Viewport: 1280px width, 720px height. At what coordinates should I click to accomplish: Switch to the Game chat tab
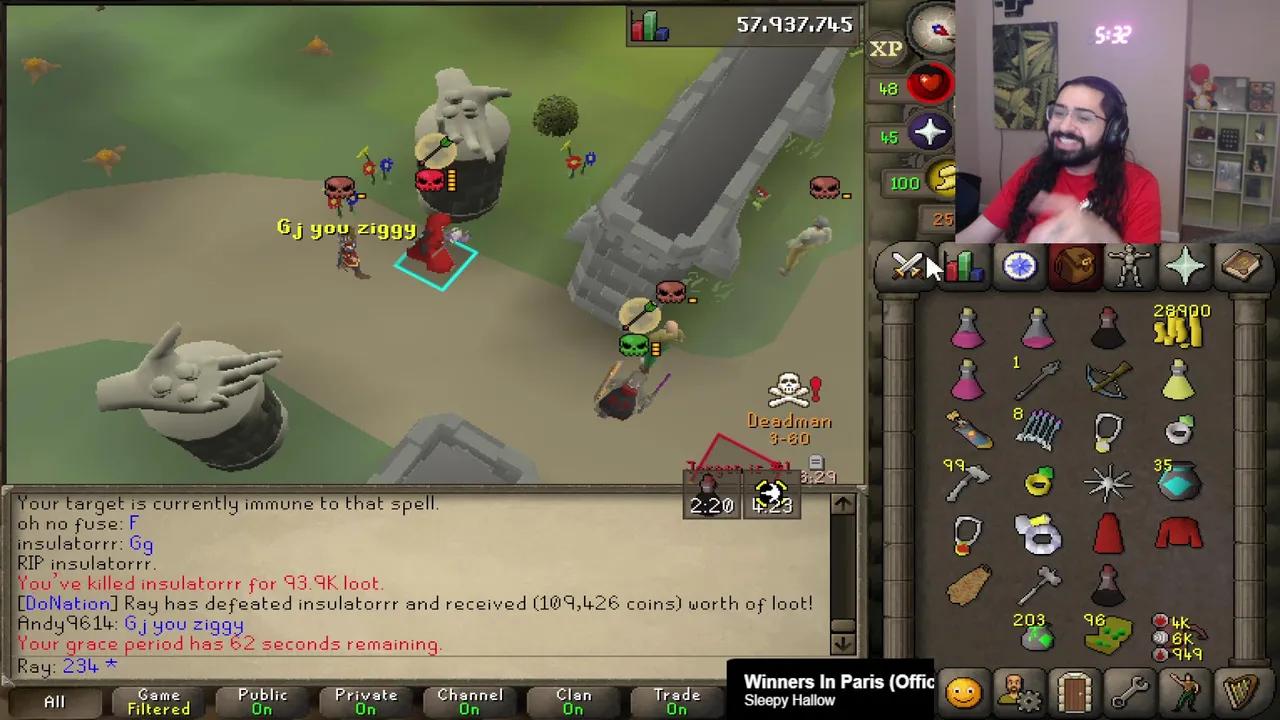point(158,700)
